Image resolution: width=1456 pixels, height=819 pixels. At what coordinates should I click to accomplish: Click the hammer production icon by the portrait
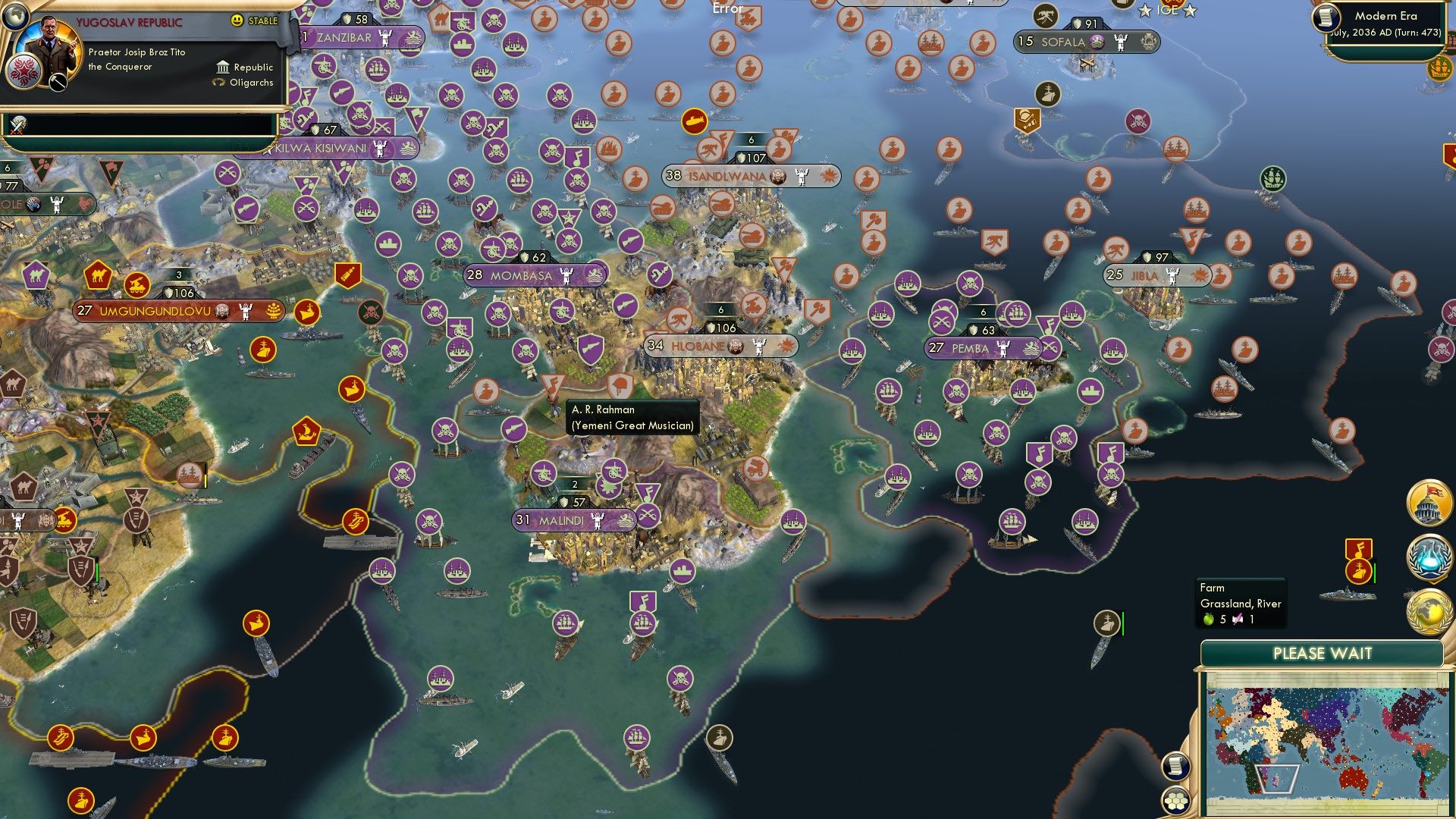(58, 83)
